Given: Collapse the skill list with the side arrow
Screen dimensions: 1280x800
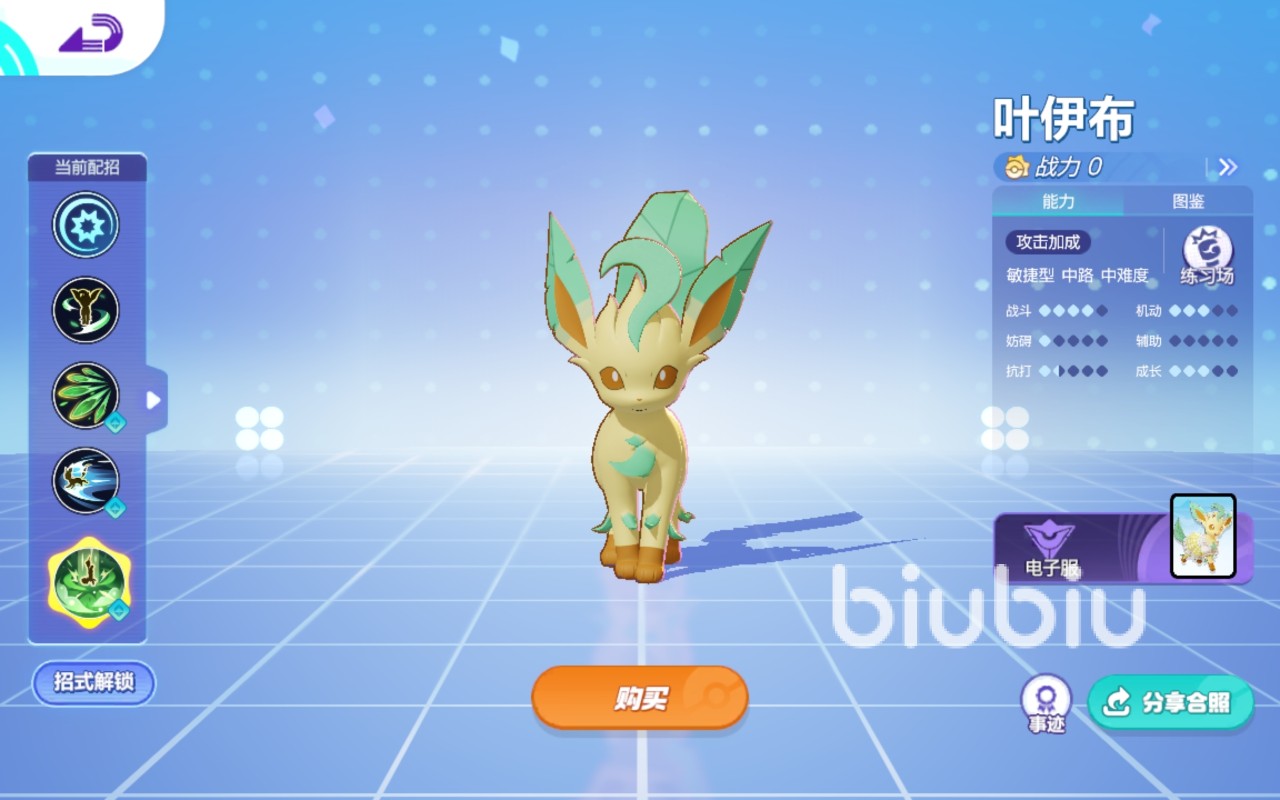Looking at the screenshot, I should 151,399.
